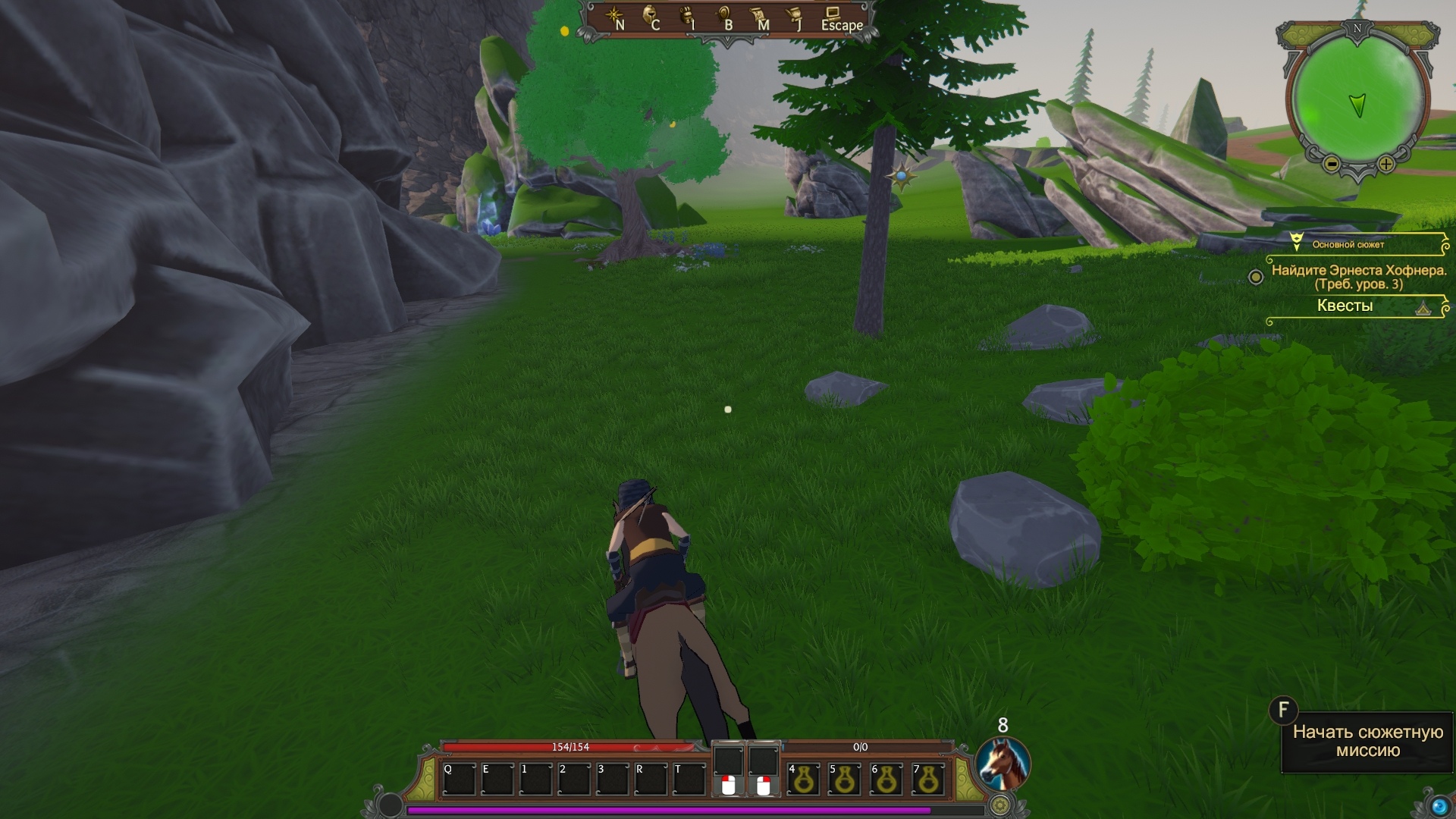1456x819 pixels.
Task: Click the Начать сюжетную миссию prompt box
Action: [x=1367, y=742]
